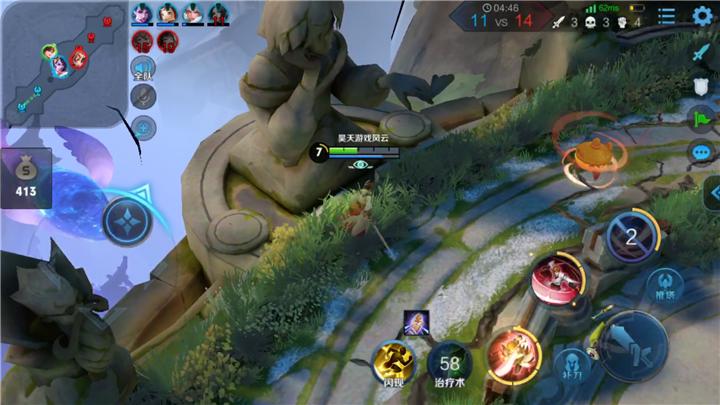Image resolution: width=720 pixels, height=405 pixels.
Task: Open the shop via gold pouch
Action: click(x=25, y=177)
